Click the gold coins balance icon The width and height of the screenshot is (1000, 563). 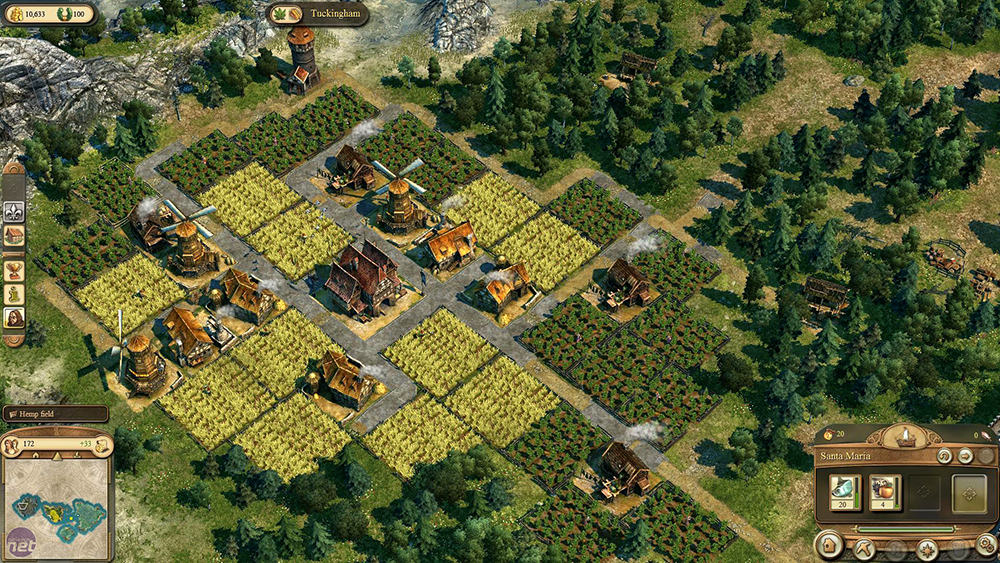click(x=14, y=13)
